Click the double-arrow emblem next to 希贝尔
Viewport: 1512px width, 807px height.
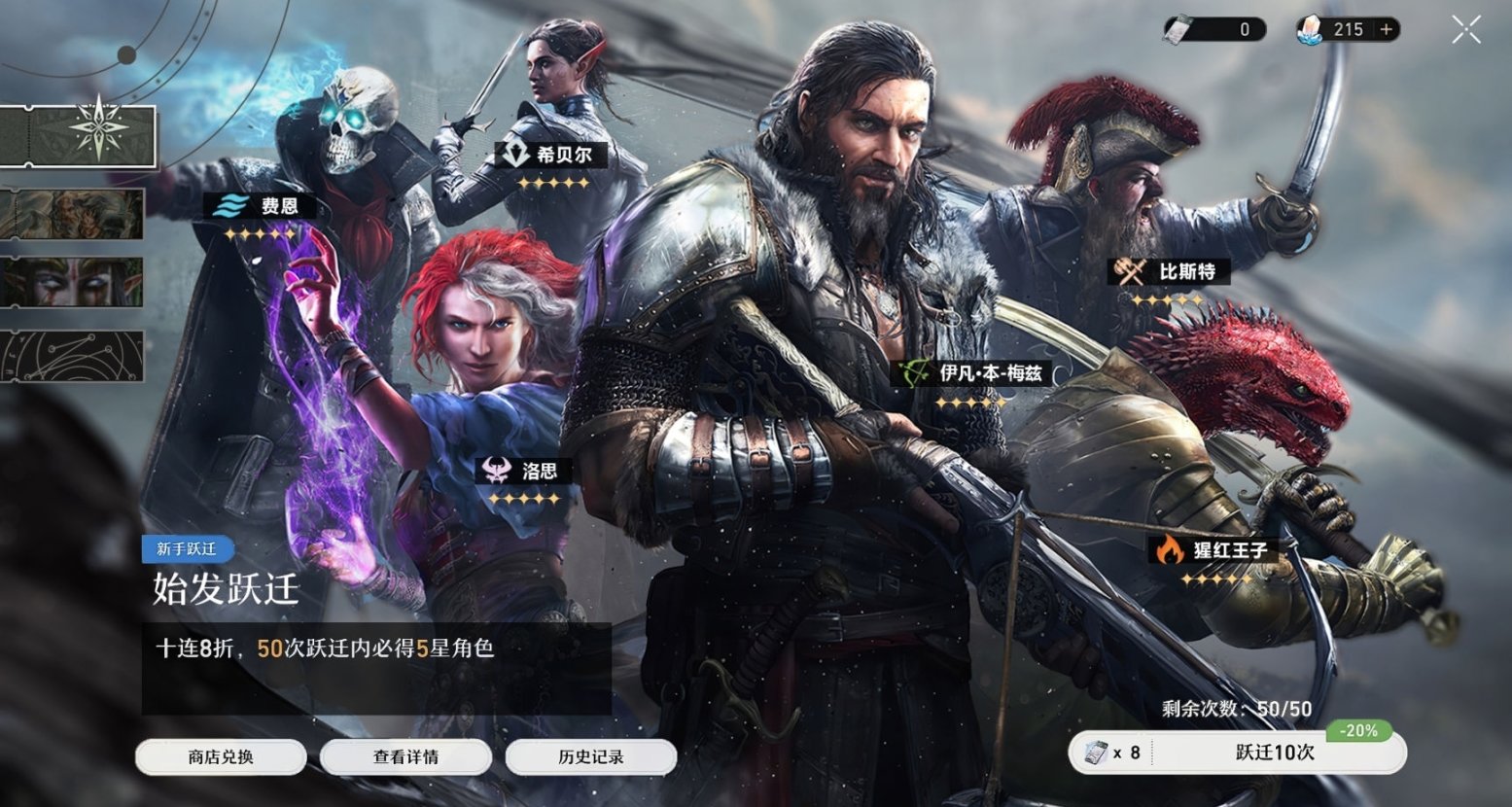[x=515, y=153]
